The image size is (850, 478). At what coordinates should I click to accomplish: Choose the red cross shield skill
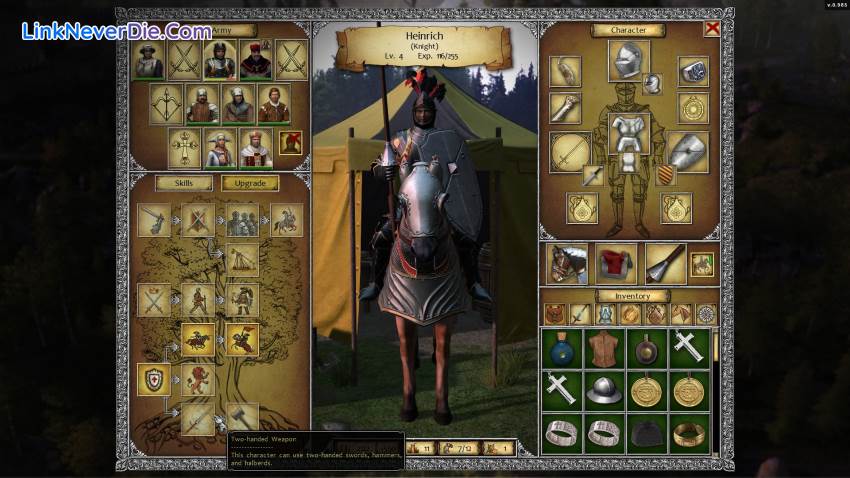tap(154, 379)
